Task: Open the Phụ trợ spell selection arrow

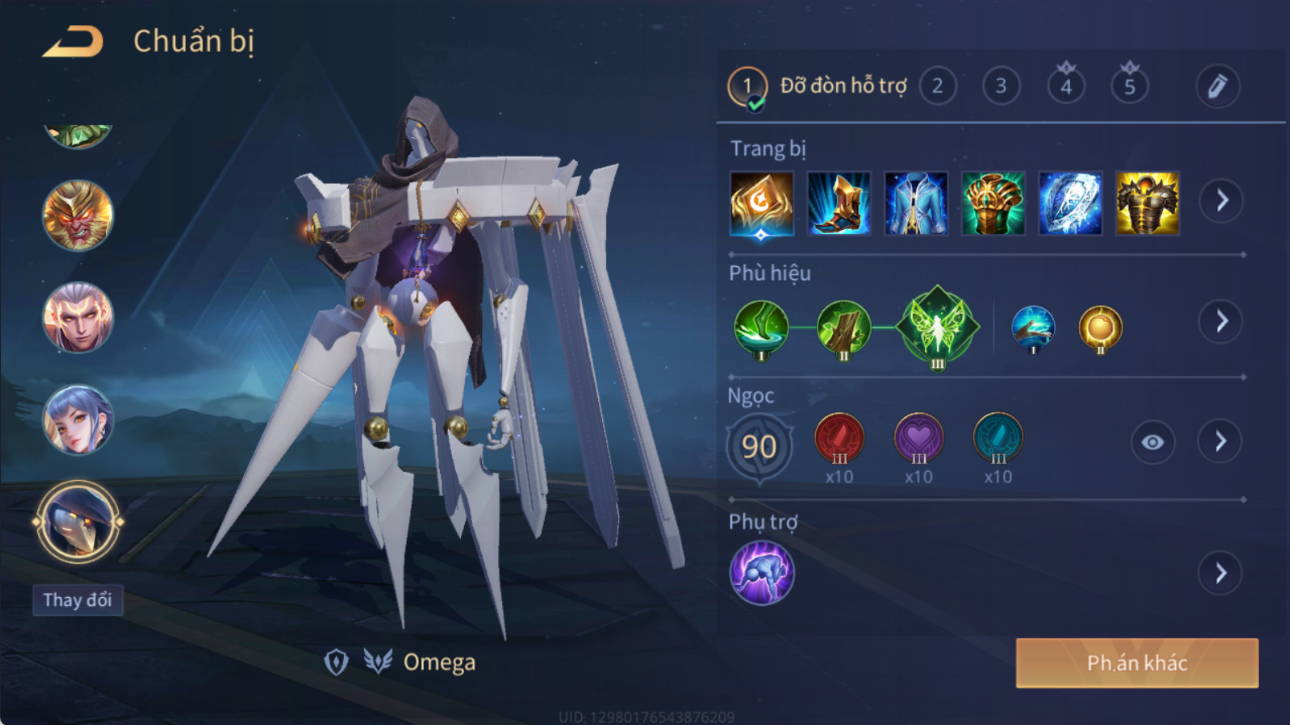Action: pyautogui.click(x=1220, y=573)
